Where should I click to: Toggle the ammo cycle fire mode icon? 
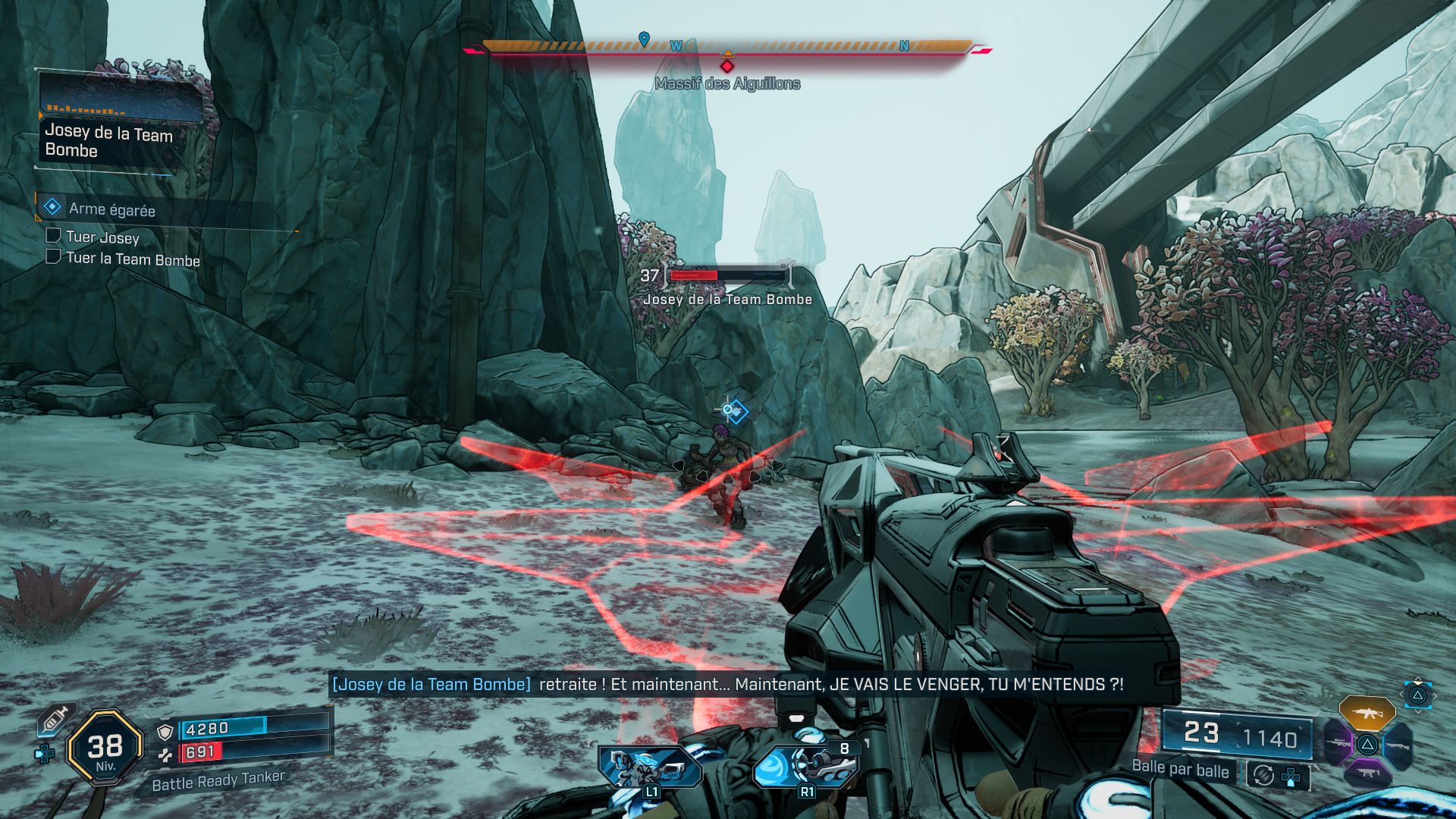1263,775
